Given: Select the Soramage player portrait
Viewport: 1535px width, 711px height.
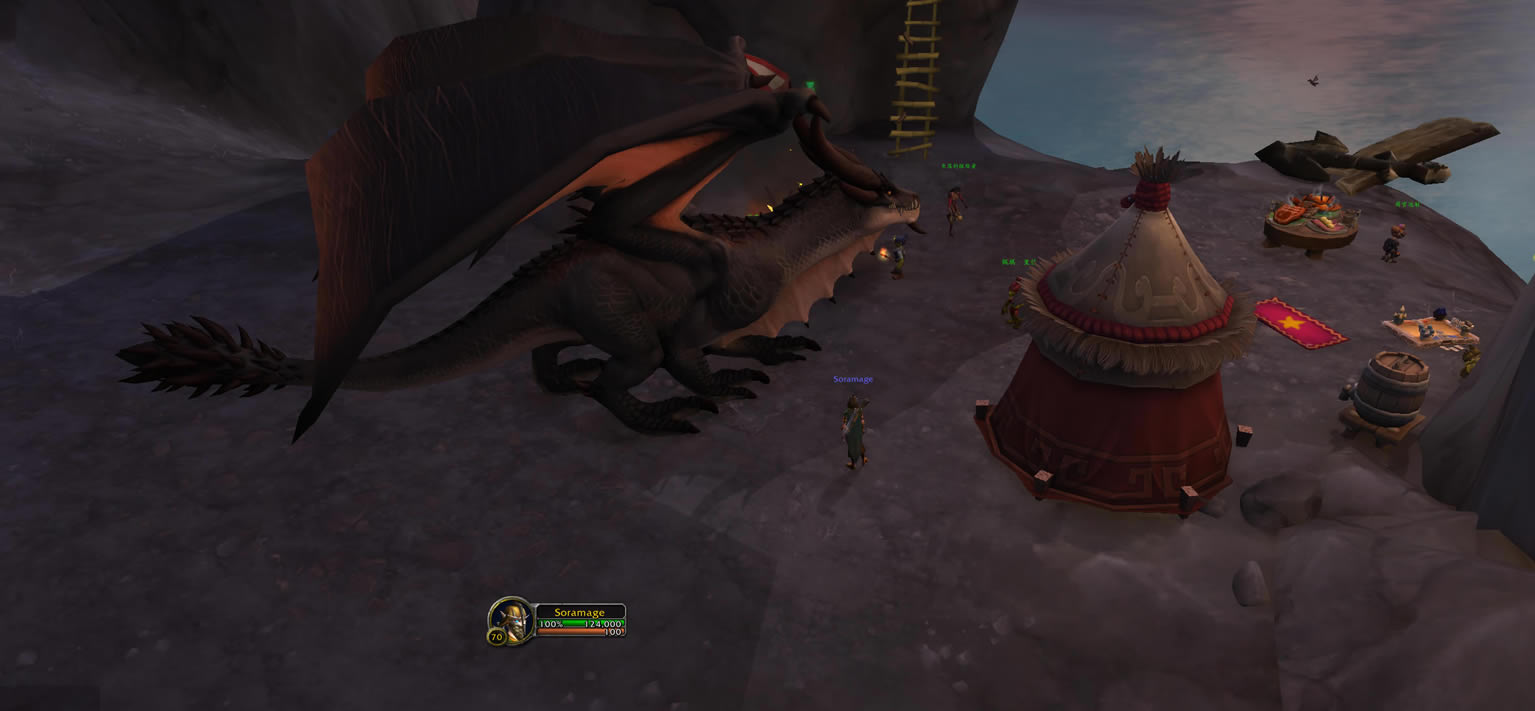Looking at the screenshot, I should pos(512,619).
